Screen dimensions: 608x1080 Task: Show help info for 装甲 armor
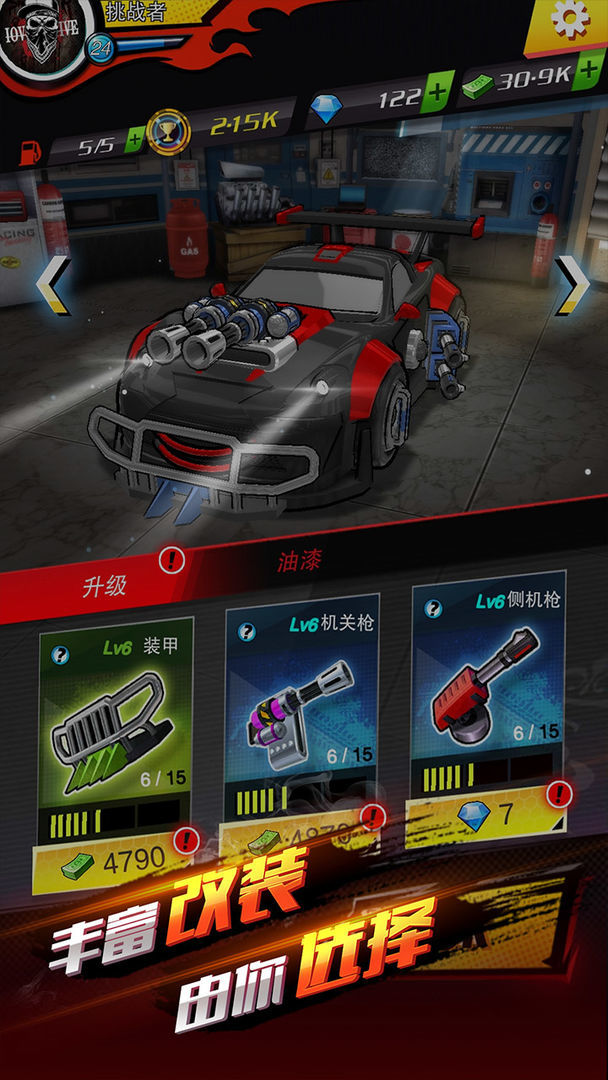[x=61, y=655]
